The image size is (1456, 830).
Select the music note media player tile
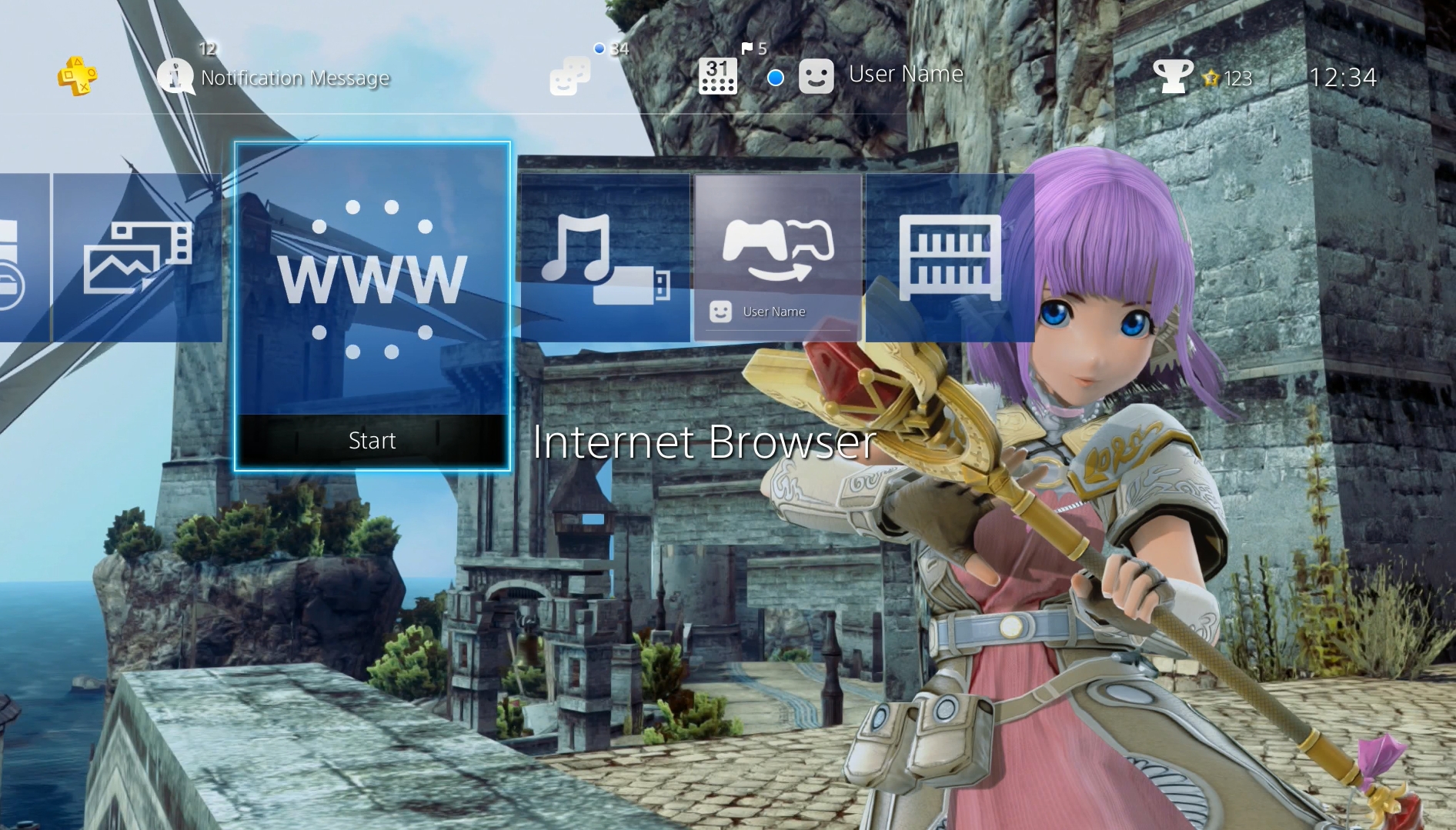coord(605,258)
